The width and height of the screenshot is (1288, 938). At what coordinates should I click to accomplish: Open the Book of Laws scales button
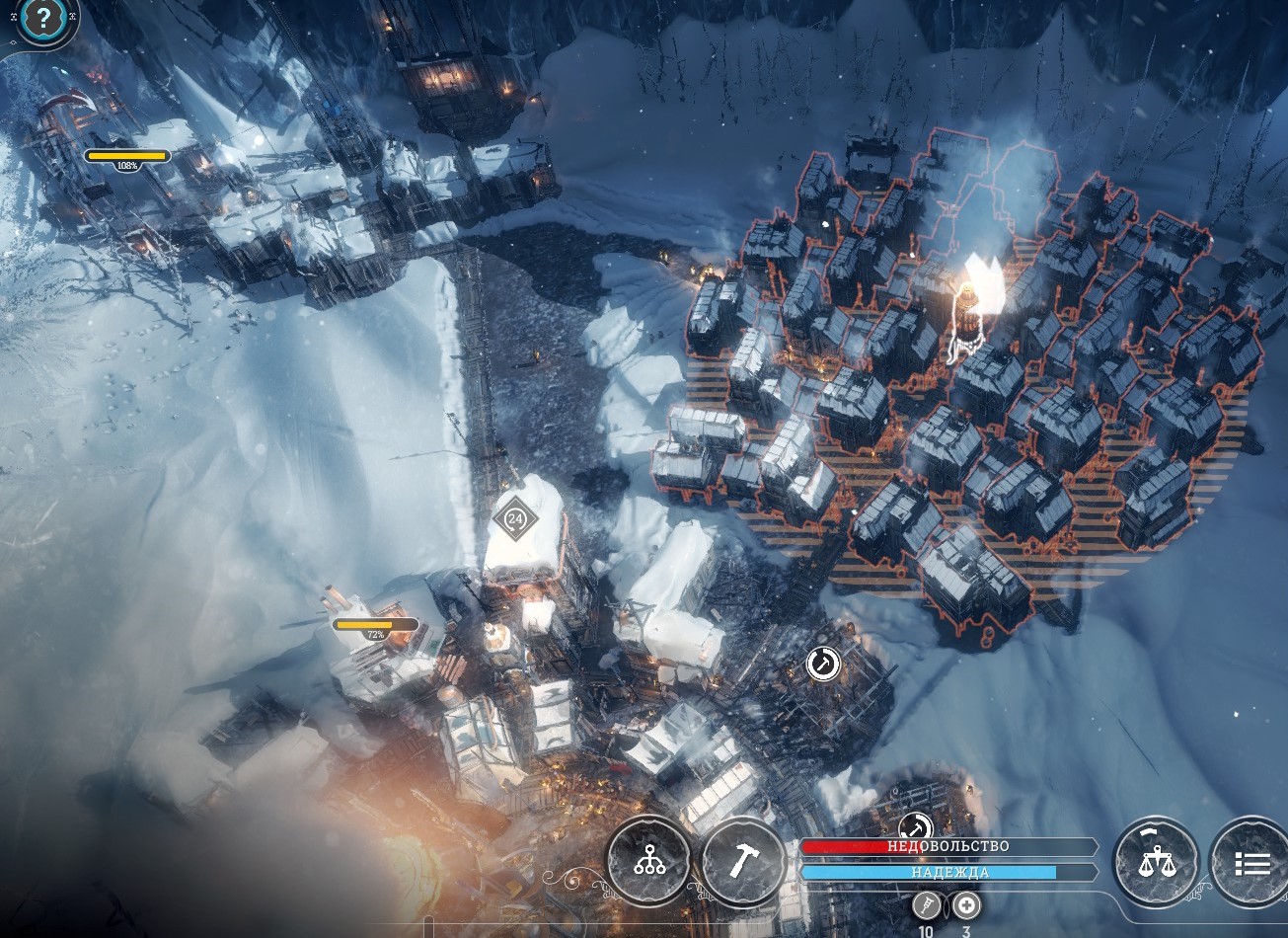point(1156,862)
